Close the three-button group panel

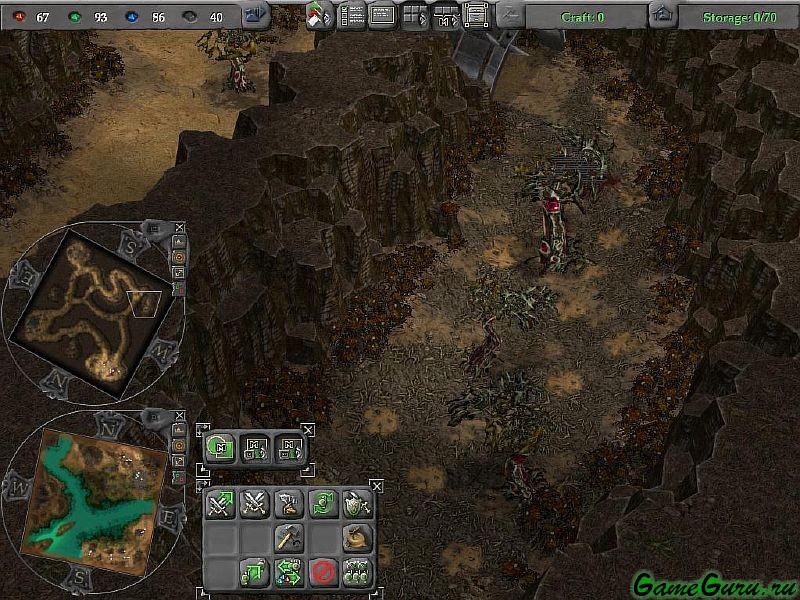click(308, 430)
